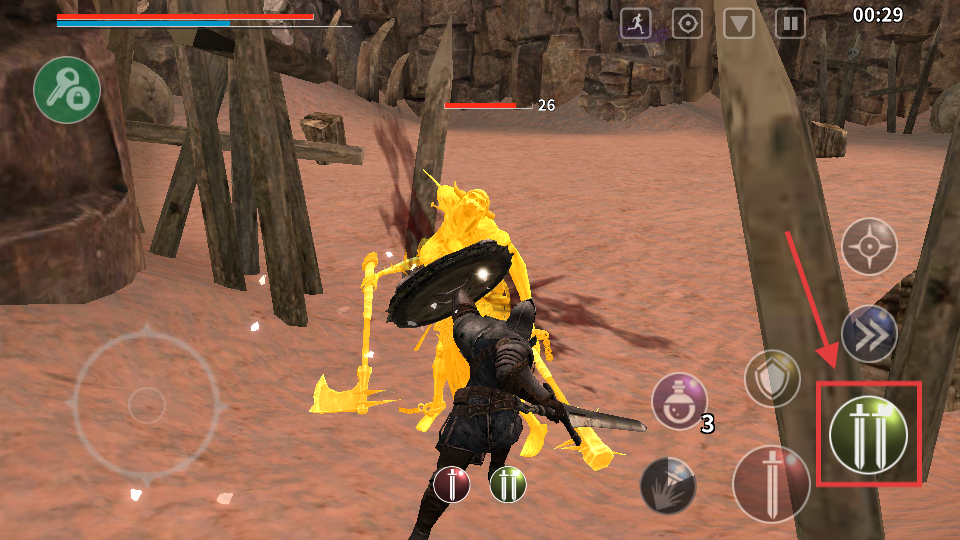Tap the green double-sword heavy attack button
Viewport: 960px width, 540px height.
pos(868,435)
